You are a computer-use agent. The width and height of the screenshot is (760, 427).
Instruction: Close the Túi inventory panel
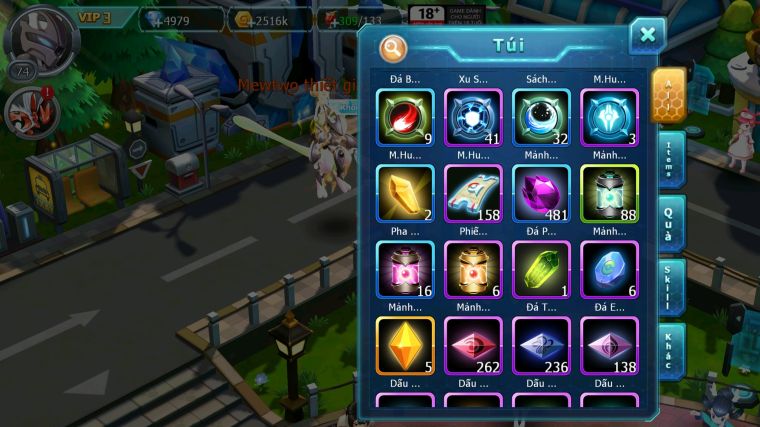point(647,36)
